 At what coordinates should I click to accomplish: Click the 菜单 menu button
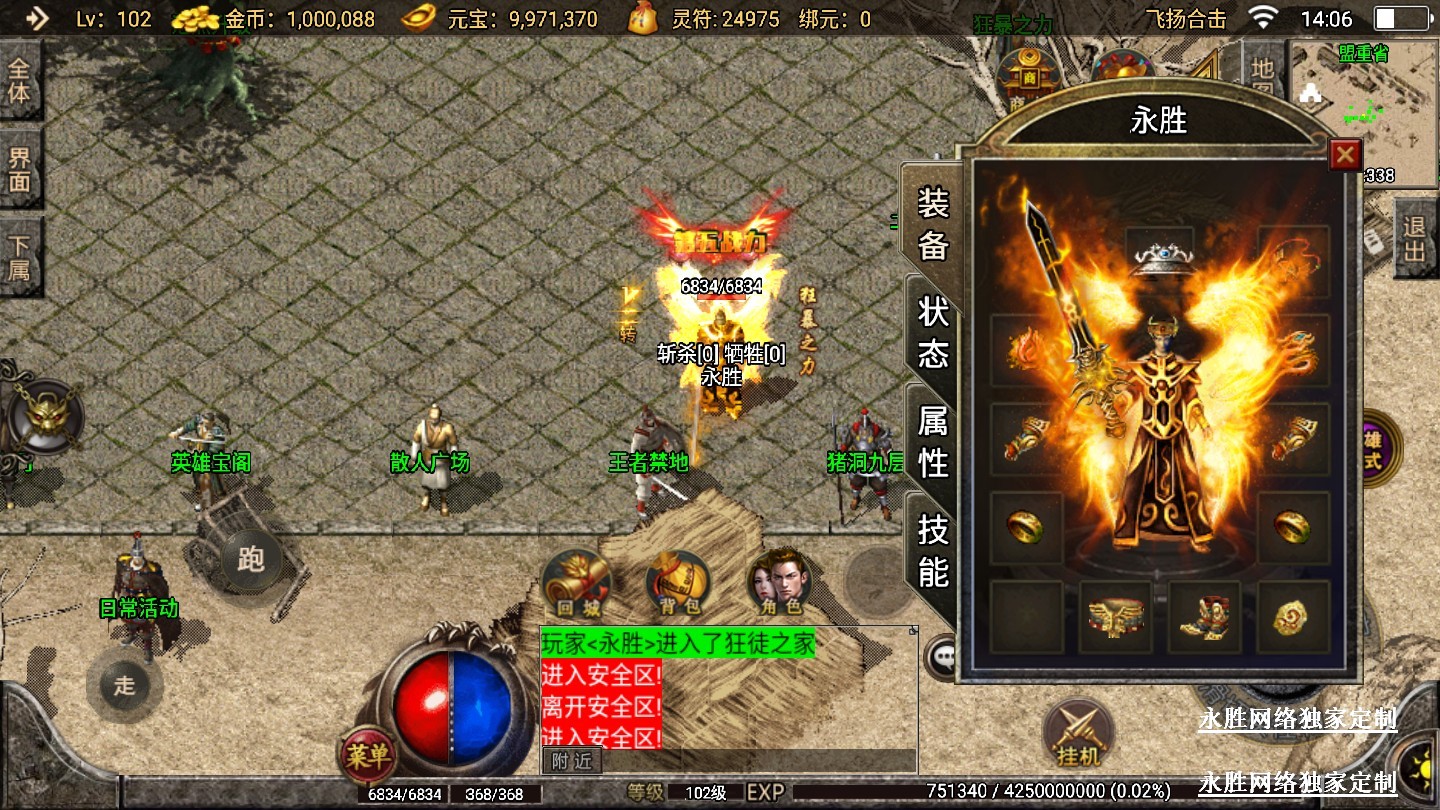(367, 756)
